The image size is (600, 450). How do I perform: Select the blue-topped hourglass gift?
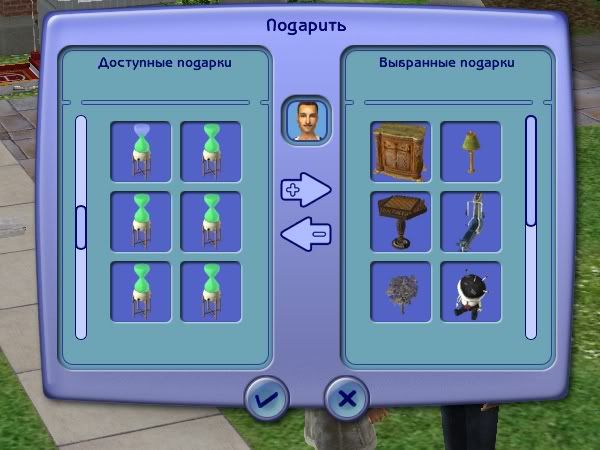pyautogui.click(x=141, y=152)
